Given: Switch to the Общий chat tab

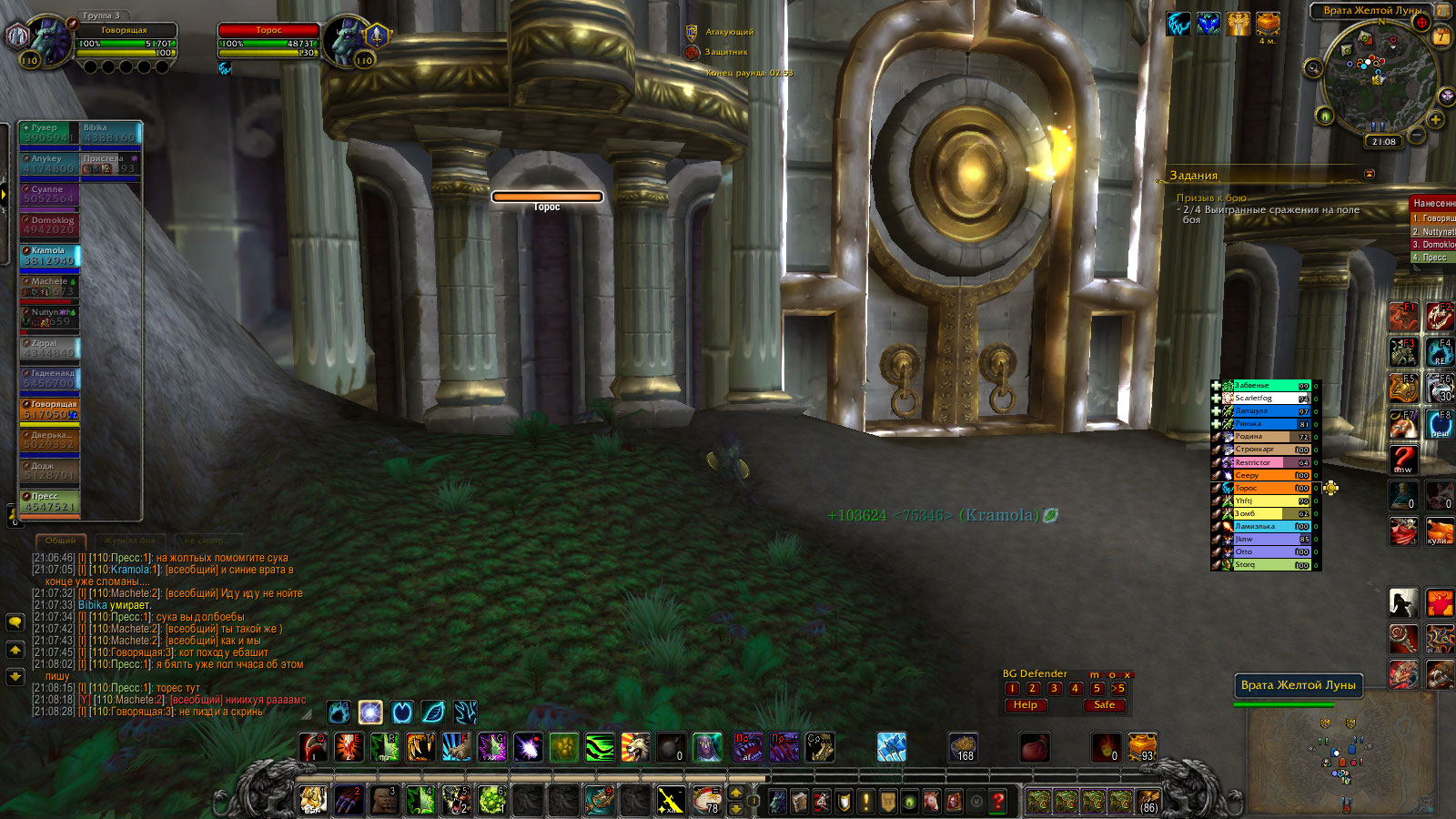Looking at the screenshot, I should coord(60,541).
